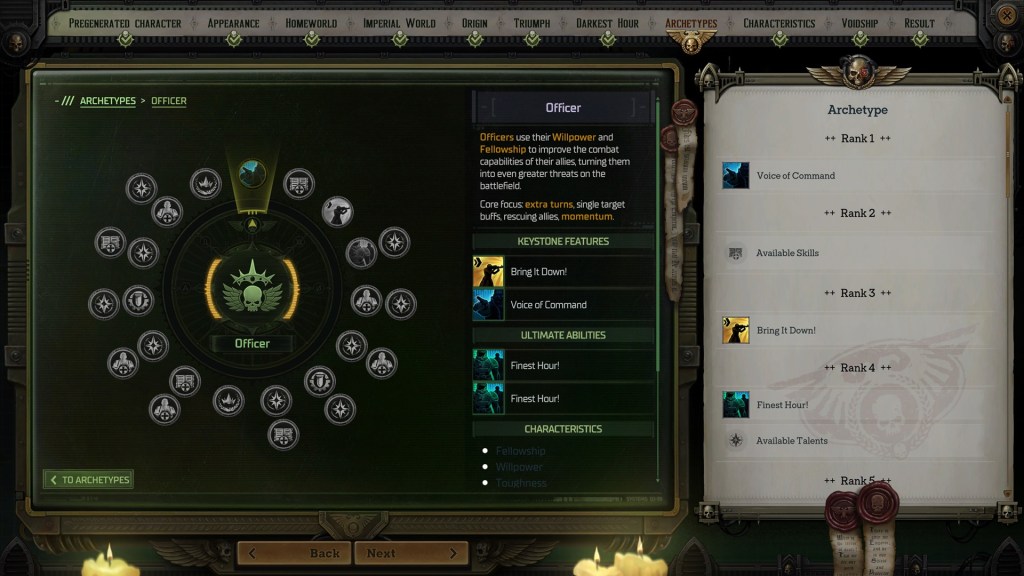This screenshot has height=576, width=1024.
Task: Select the central Officer emblem
Action: point(252,290)
